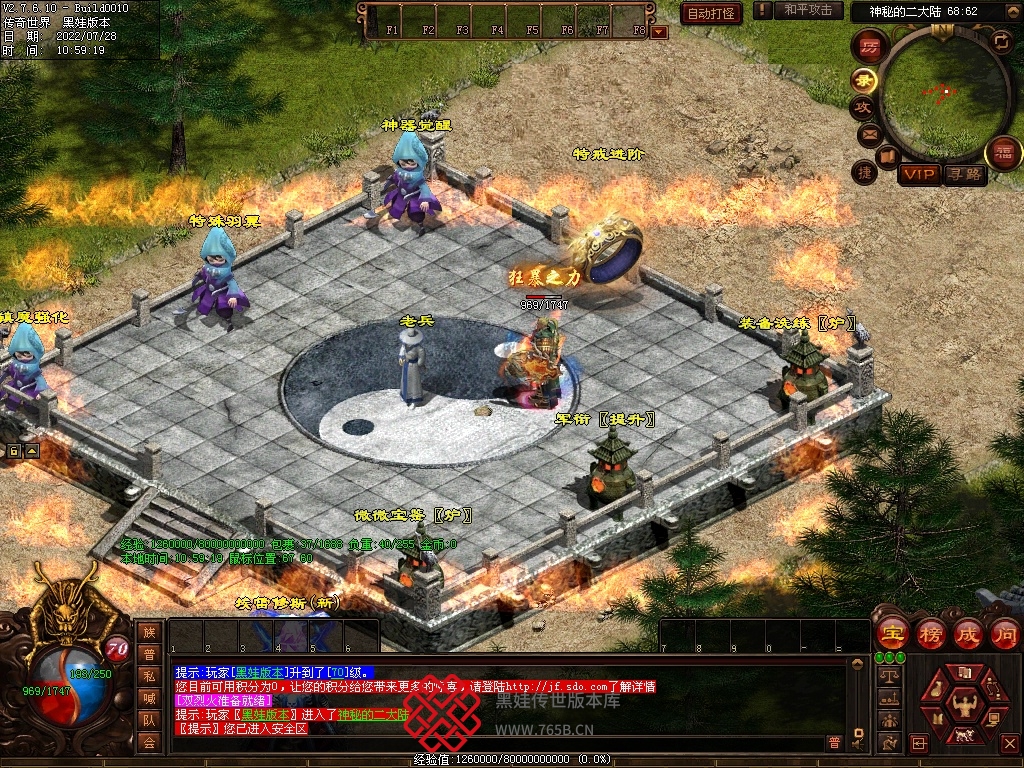Toggle the 自动打怪 auto-fight button
This screenshot has width=1024, height=768.
[711, 13]
